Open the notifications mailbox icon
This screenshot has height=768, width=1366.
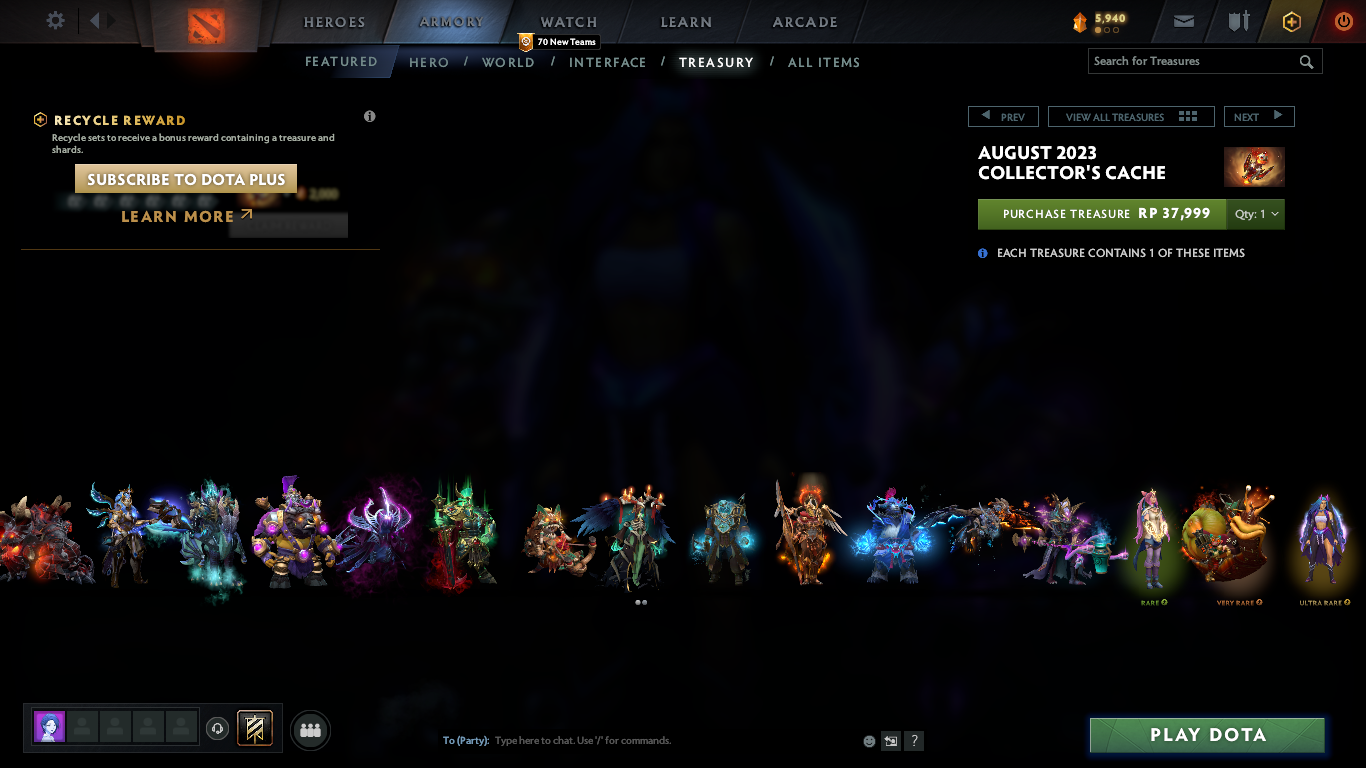[1183, 21]
